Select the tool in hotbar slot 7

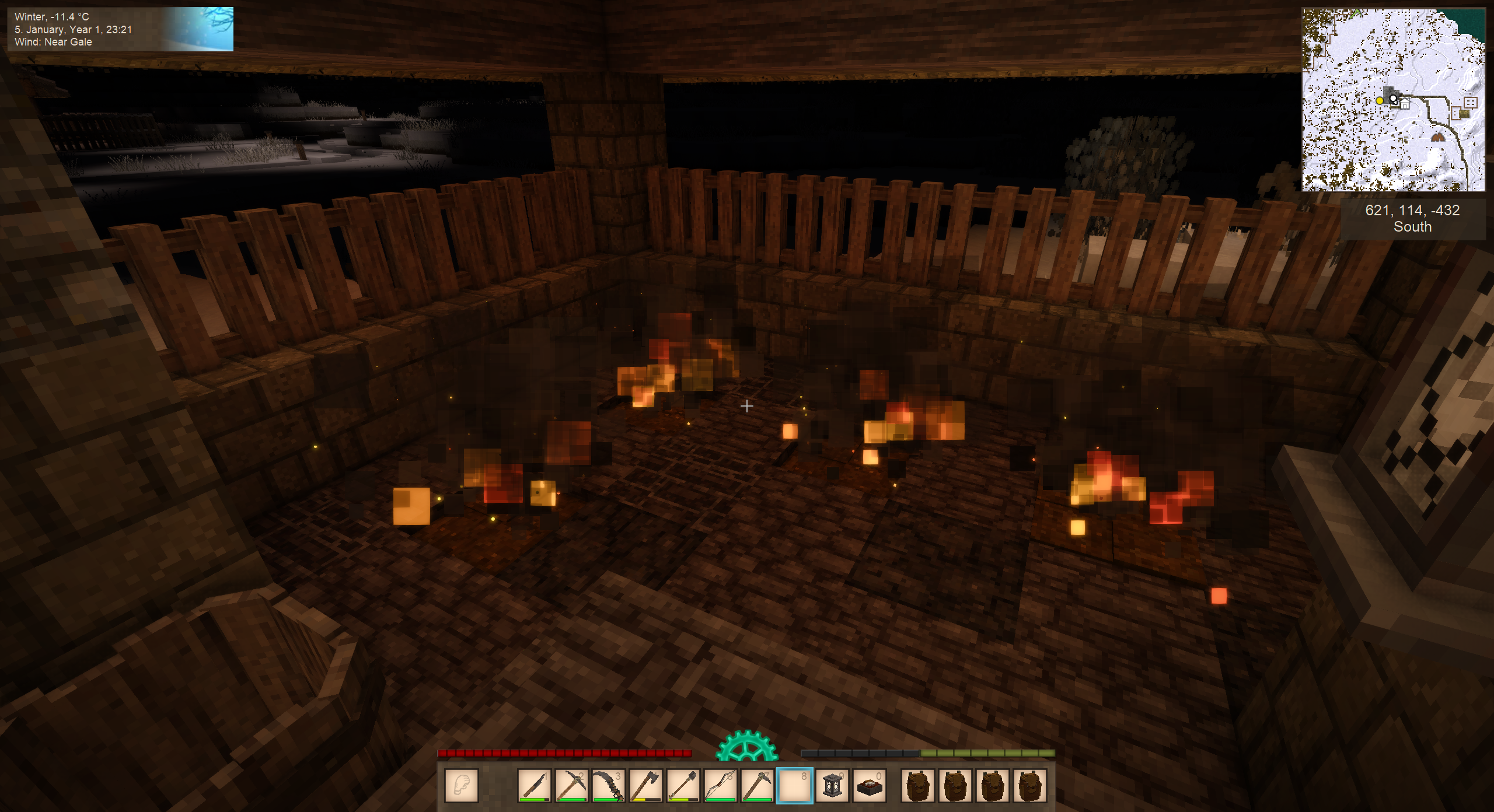coord(758,785)
